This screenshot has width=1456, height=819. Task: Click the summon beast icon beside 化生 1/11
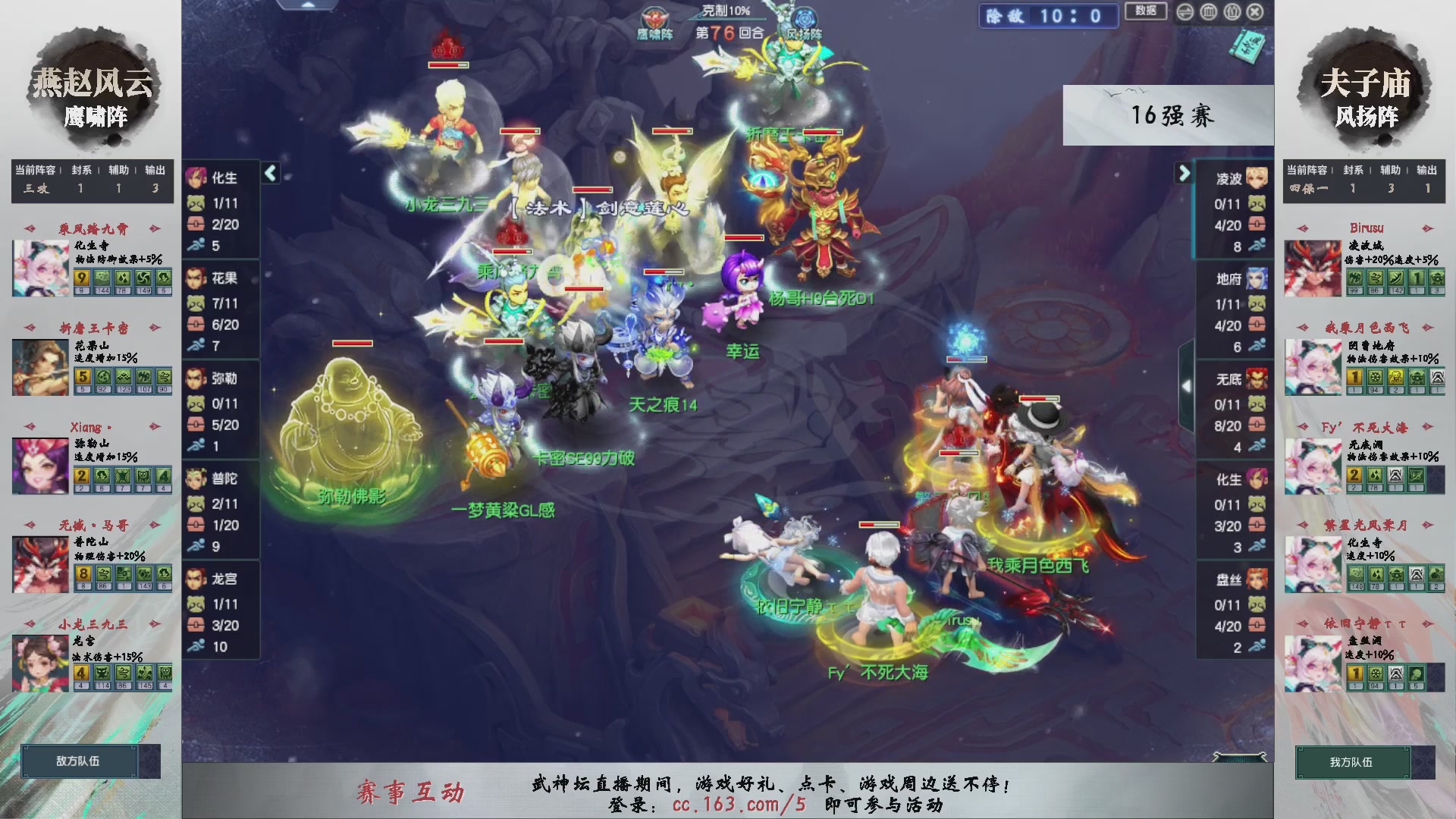[x=197, y=201]
